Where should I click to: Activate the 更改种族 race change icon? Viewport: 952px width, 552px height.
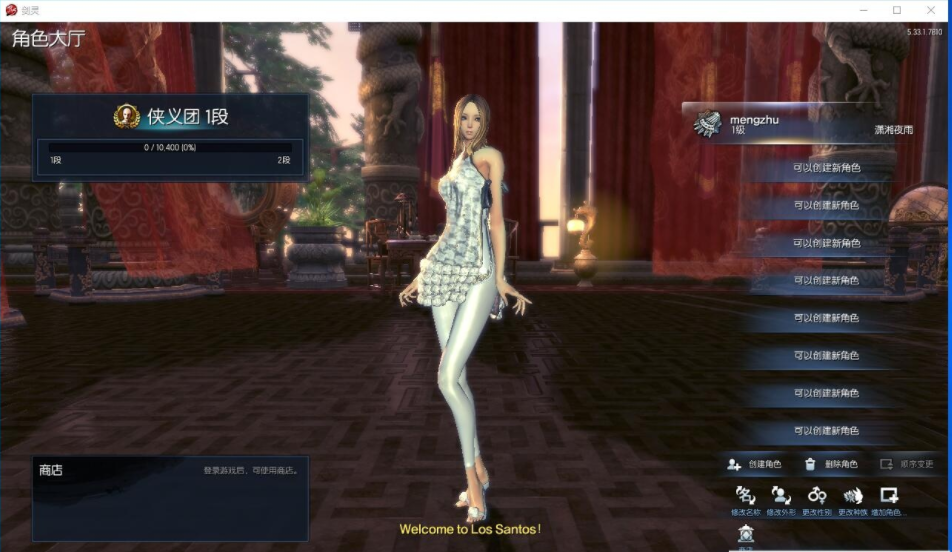click(x=853, y=497)
